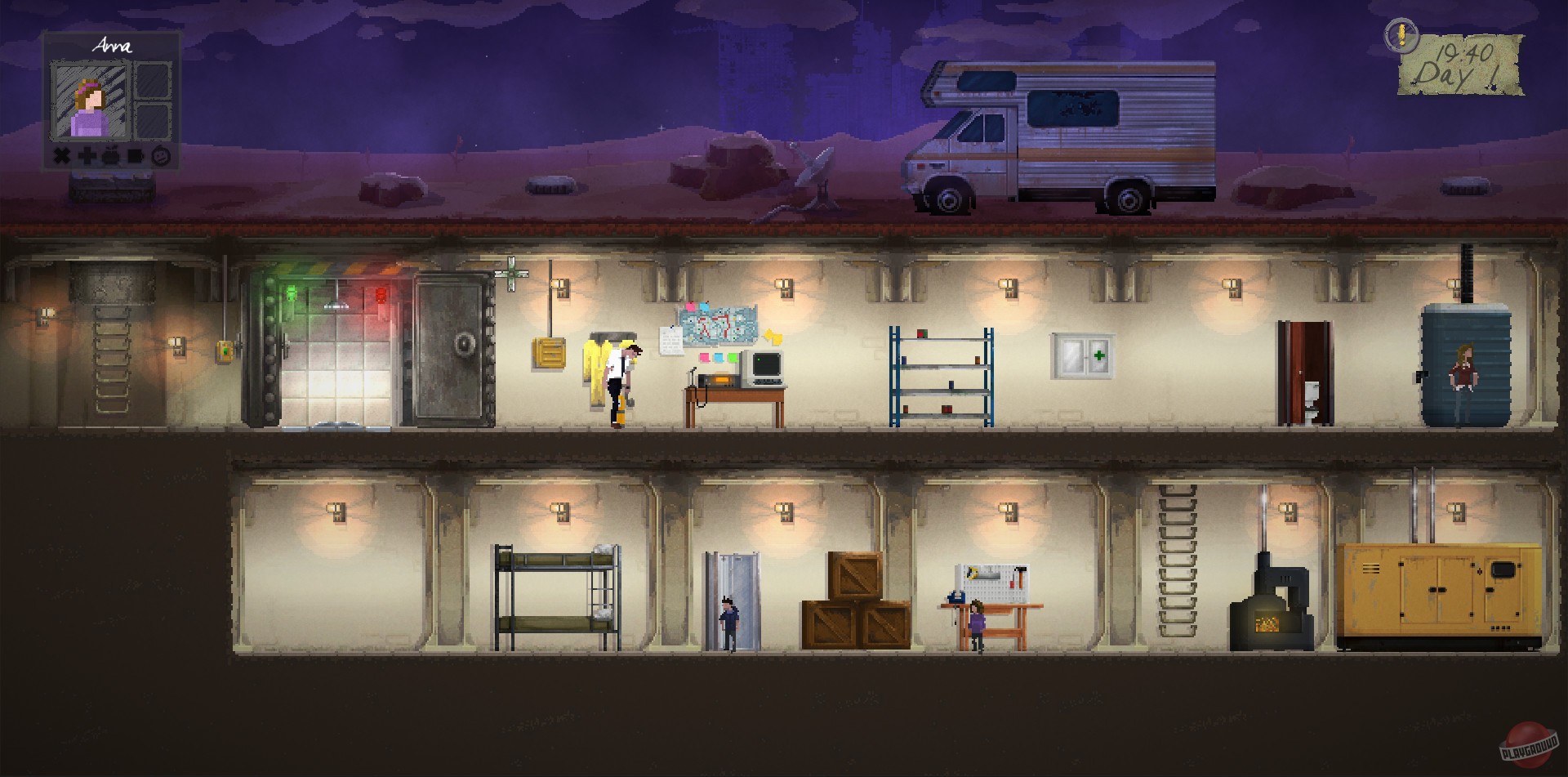1568x777 pixels.
Task: Cancel Anna's task with the X icon
Action: (61, 157)
